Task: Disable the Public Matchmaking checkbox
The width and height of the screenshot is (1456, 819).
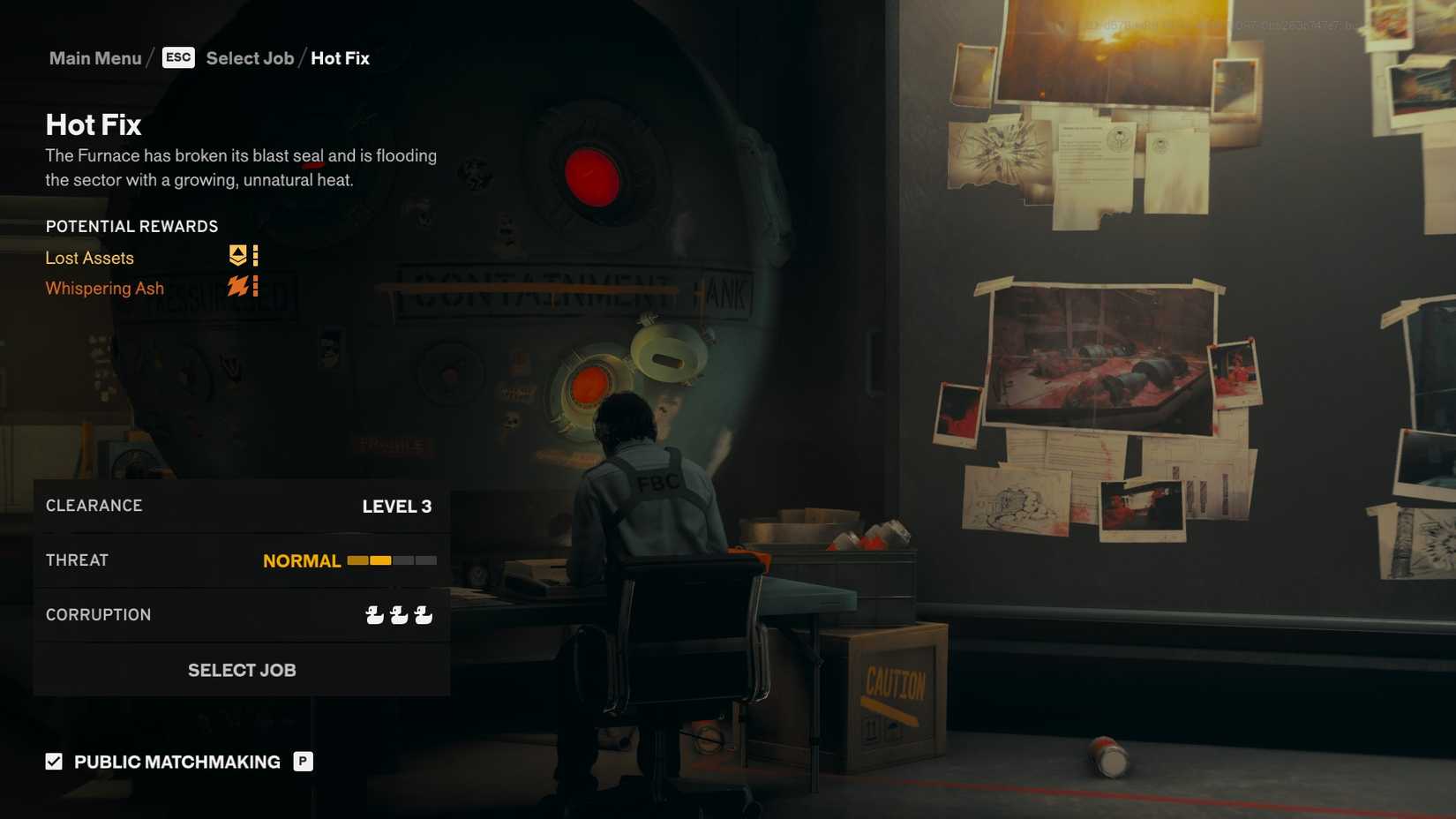Action: pyautogui.click(x=54, y=760)
